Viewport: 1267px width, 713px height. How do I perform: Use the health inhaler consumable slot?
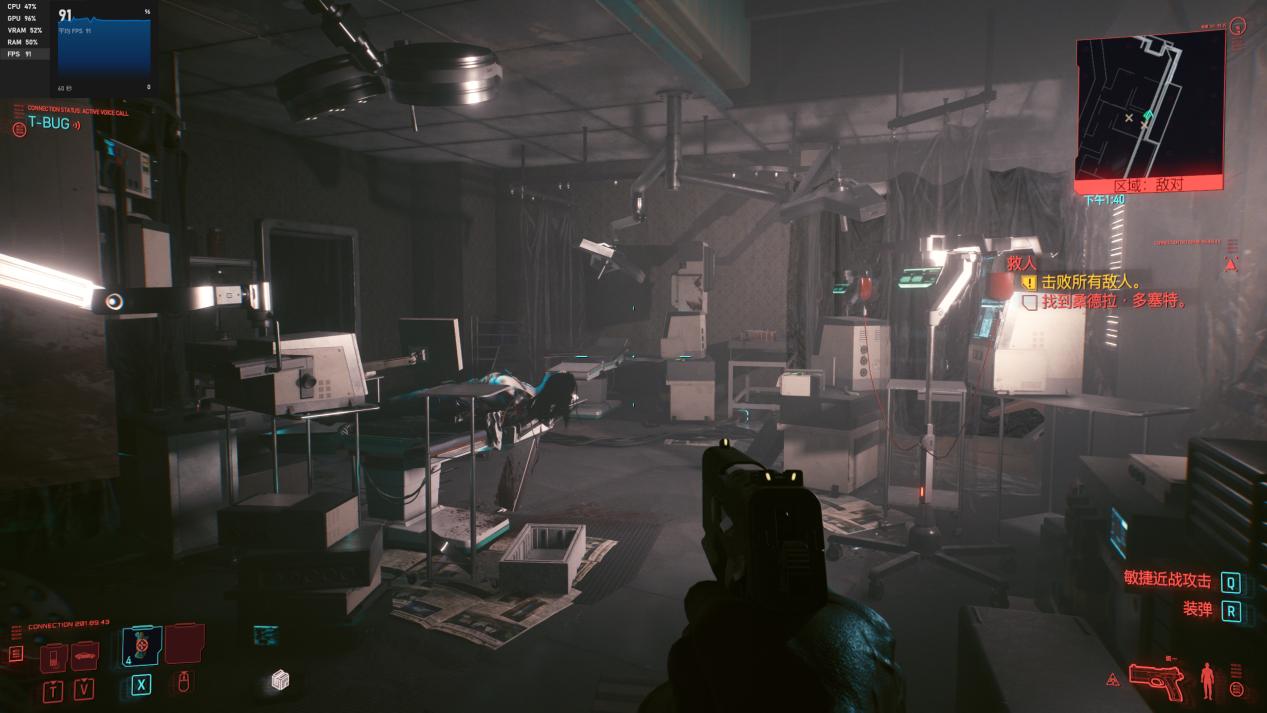141,647
